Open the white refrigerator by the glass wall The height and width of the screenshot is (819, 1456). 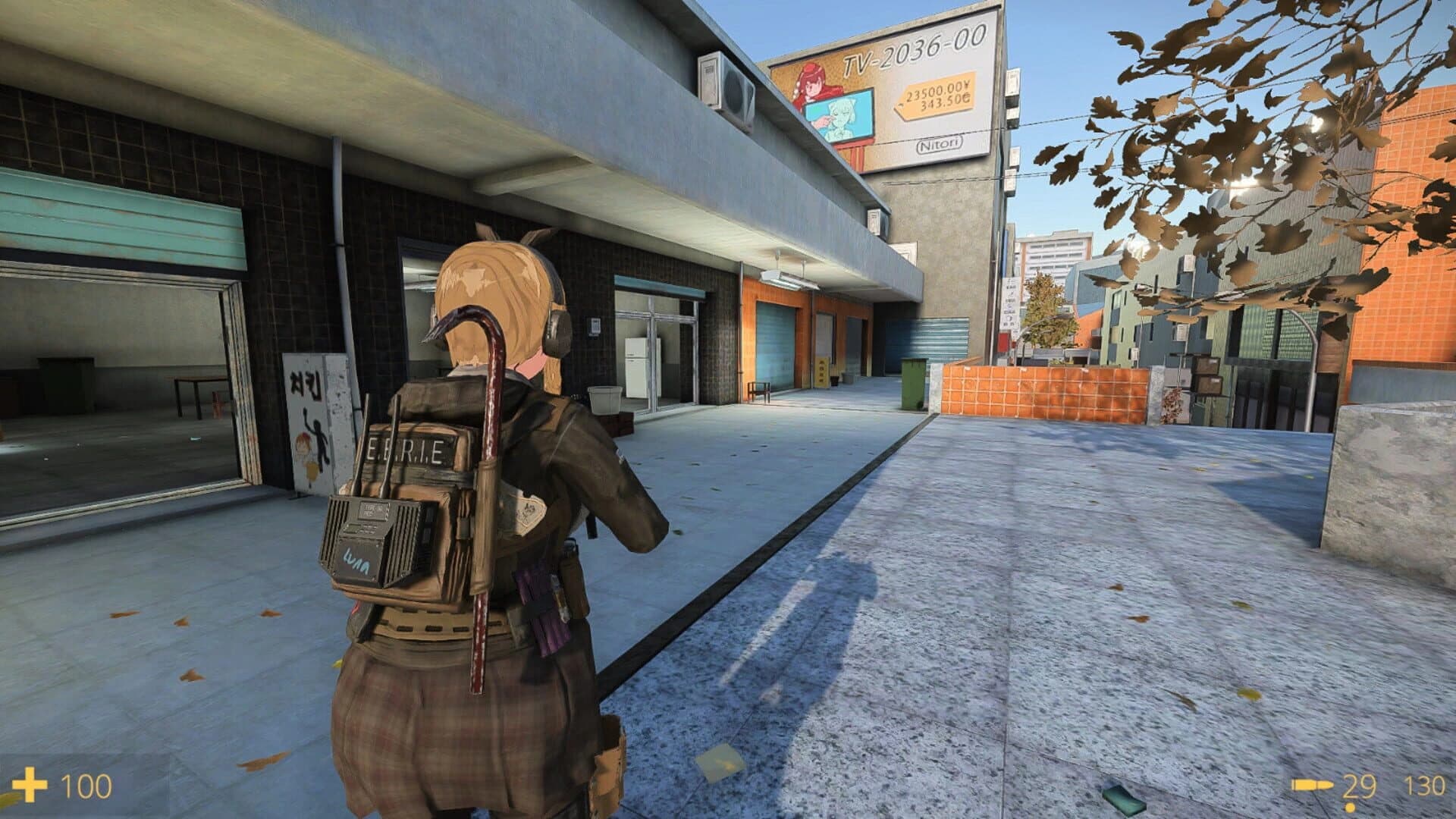[635, 366]
